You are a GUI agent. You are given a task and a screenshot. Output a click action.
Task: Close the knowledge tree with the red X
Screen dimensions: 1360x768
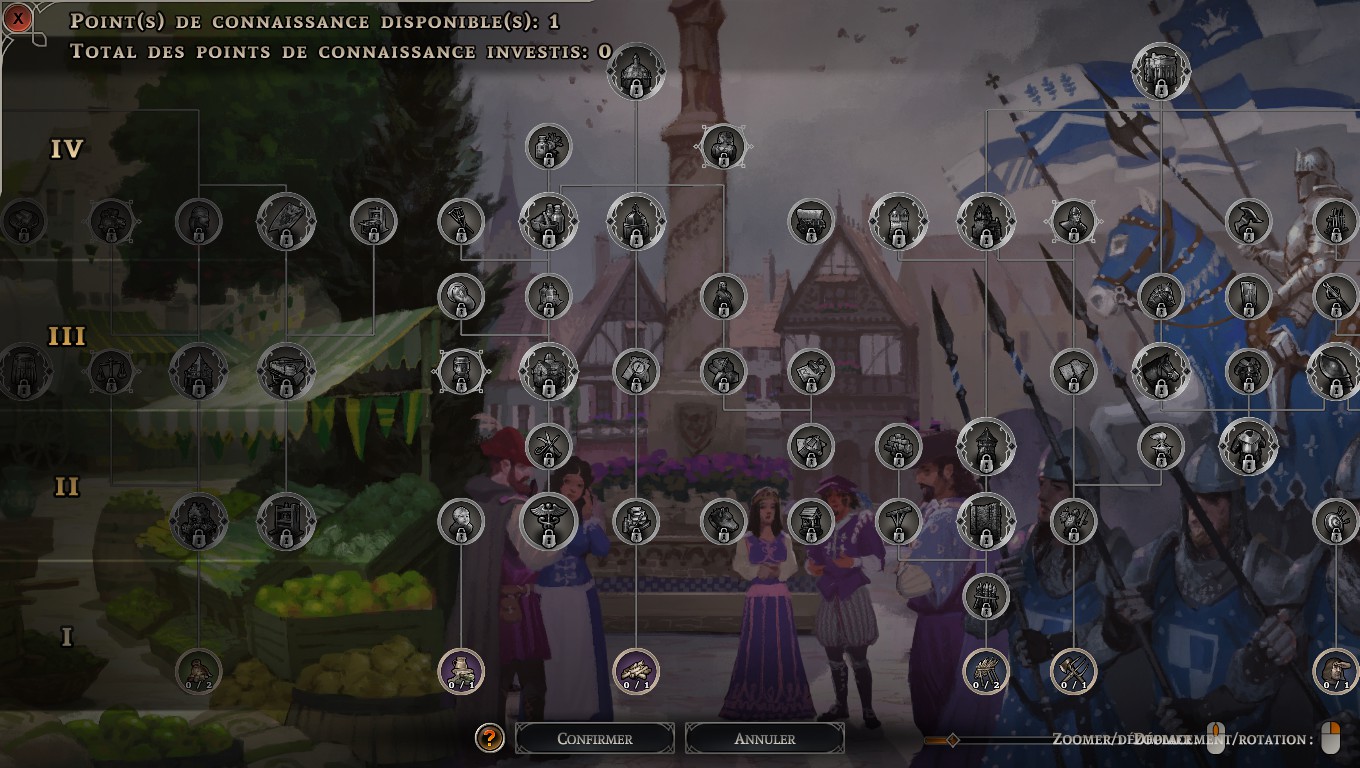(19, 18)
